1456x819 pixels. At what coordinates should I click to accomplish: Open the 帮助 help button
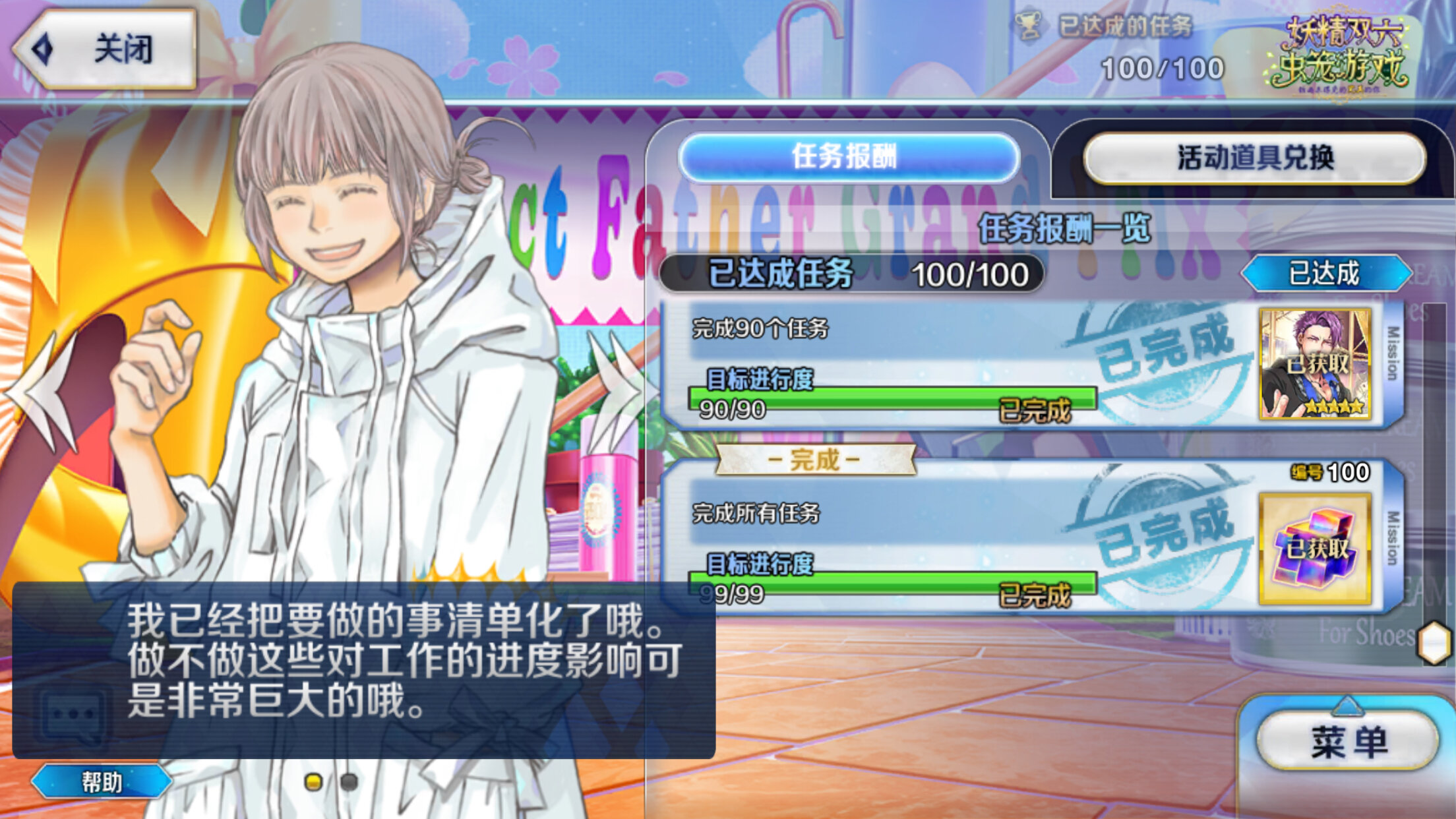click(102, 782)
